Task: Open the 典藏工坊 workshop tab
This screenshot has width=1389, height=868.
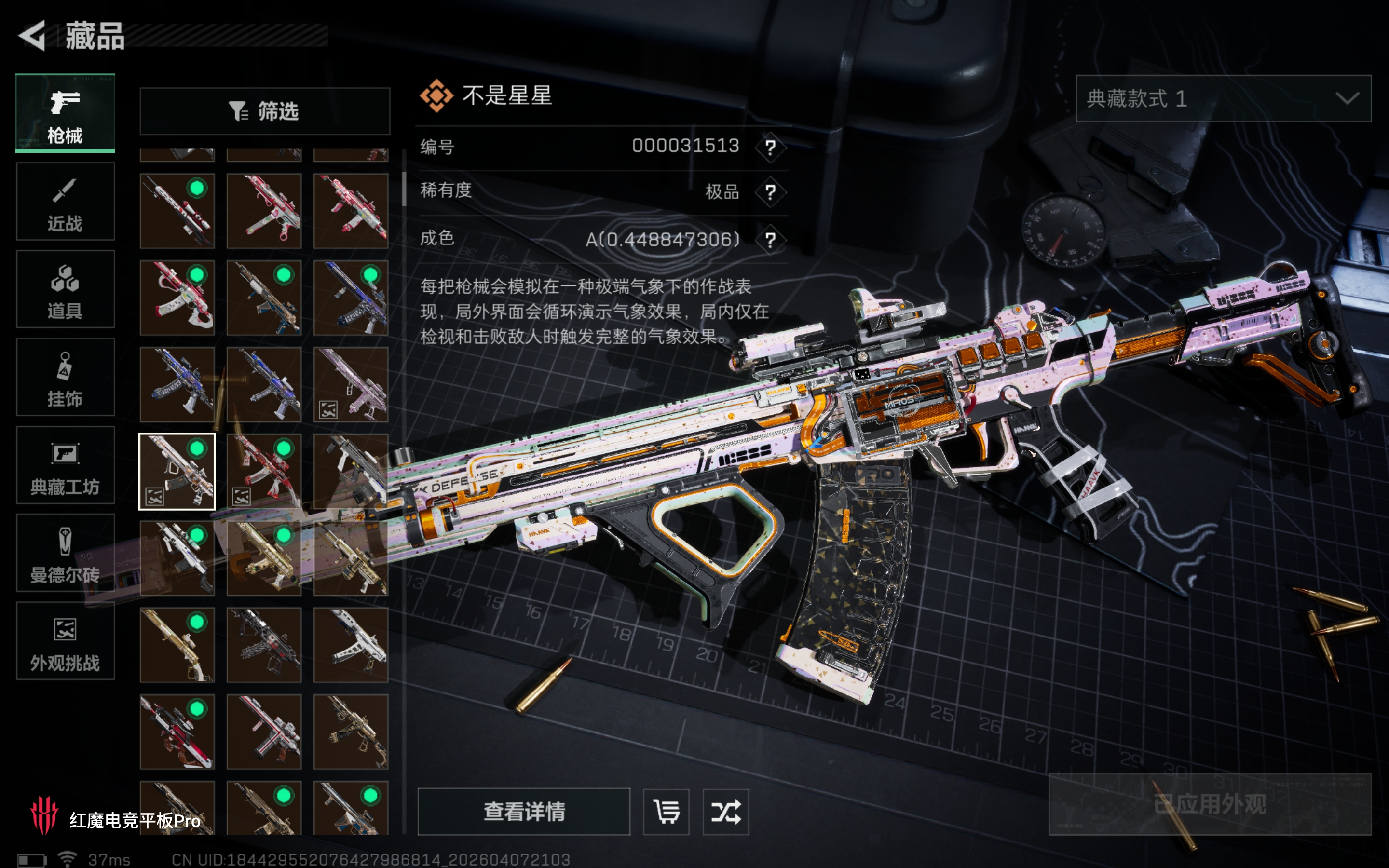Action: 65,465
